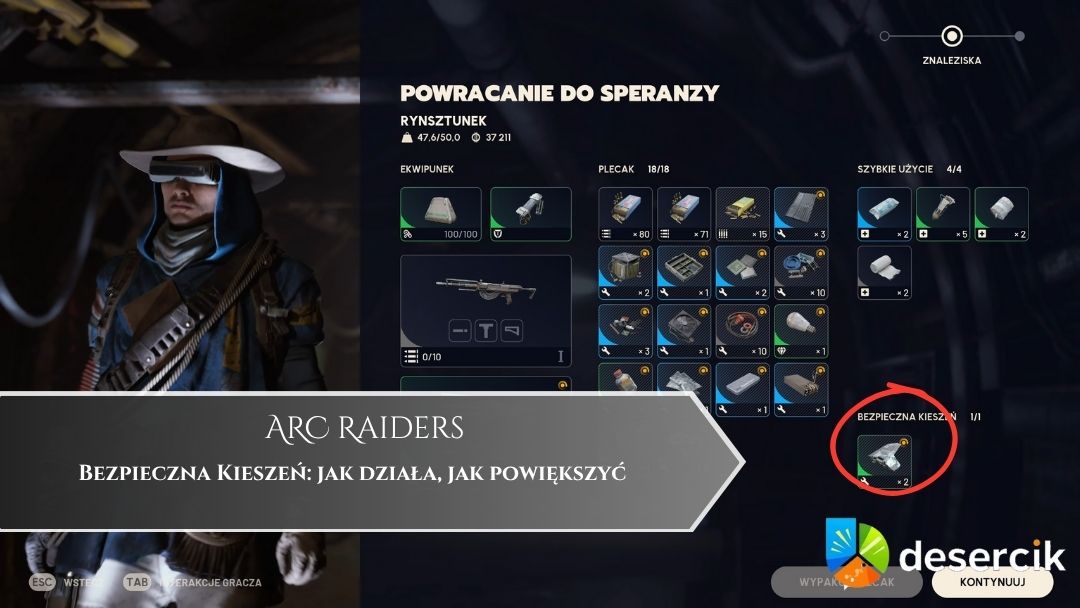Select the equipped shield slot

click(531, 214)
